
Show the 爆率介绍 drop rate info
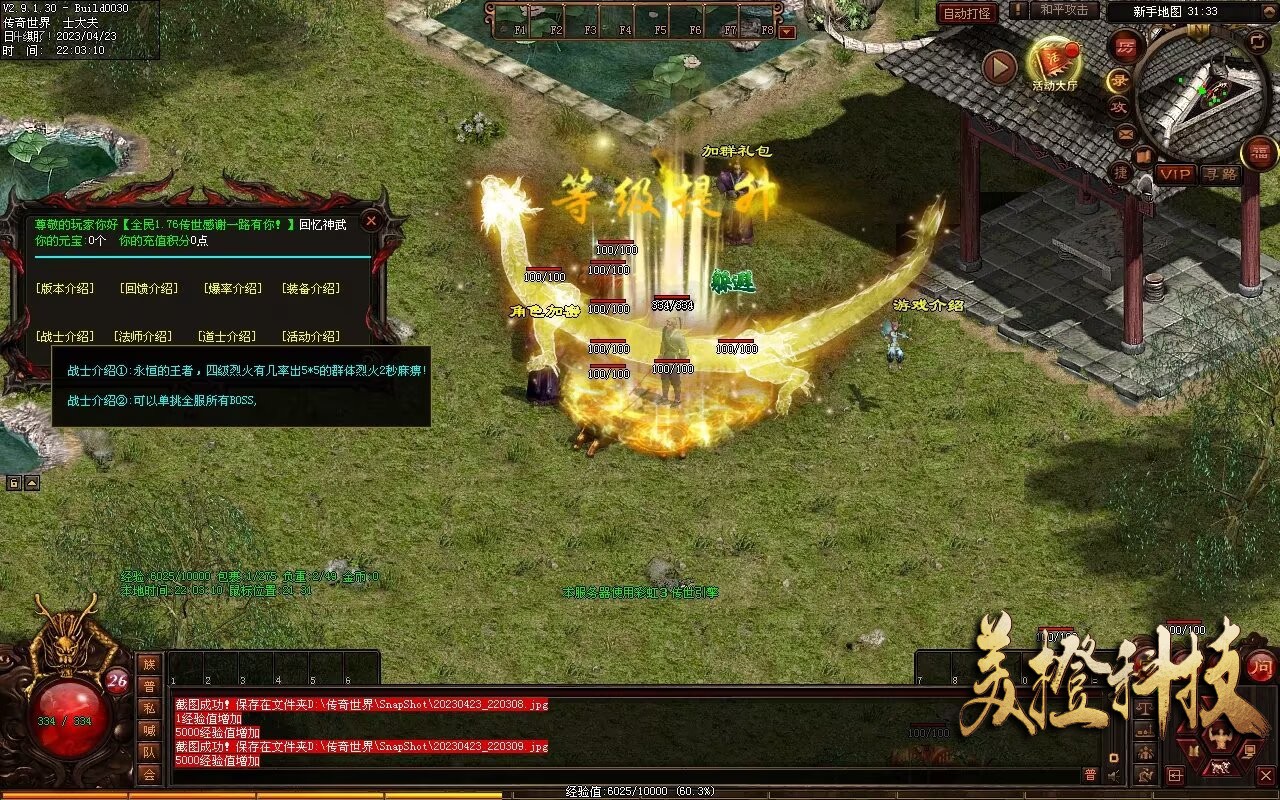[x=232, y=288]
